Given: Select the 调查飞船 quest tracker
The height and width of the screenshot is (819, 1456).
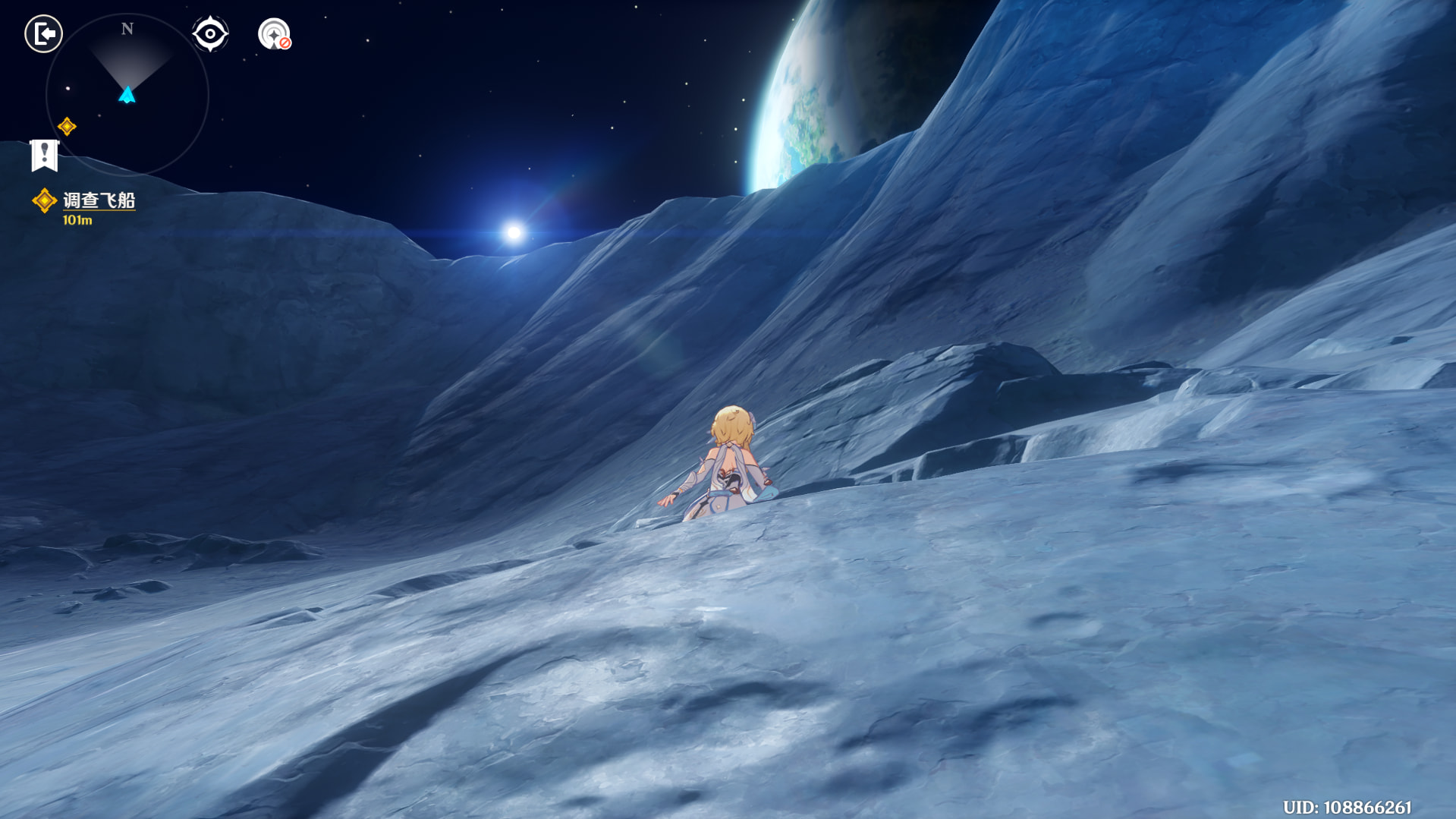Looking at the screenshot, I should tap(98, 201).
